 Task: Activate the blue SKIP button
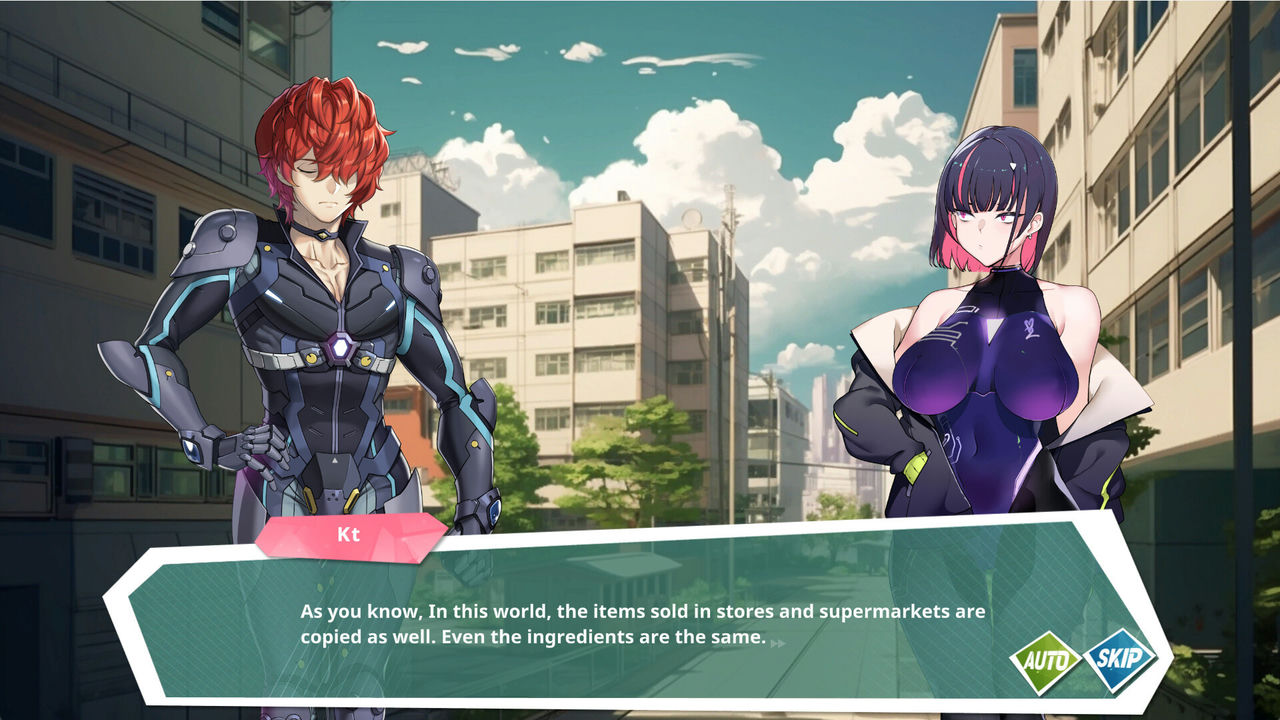click(x=1119, y=660)
